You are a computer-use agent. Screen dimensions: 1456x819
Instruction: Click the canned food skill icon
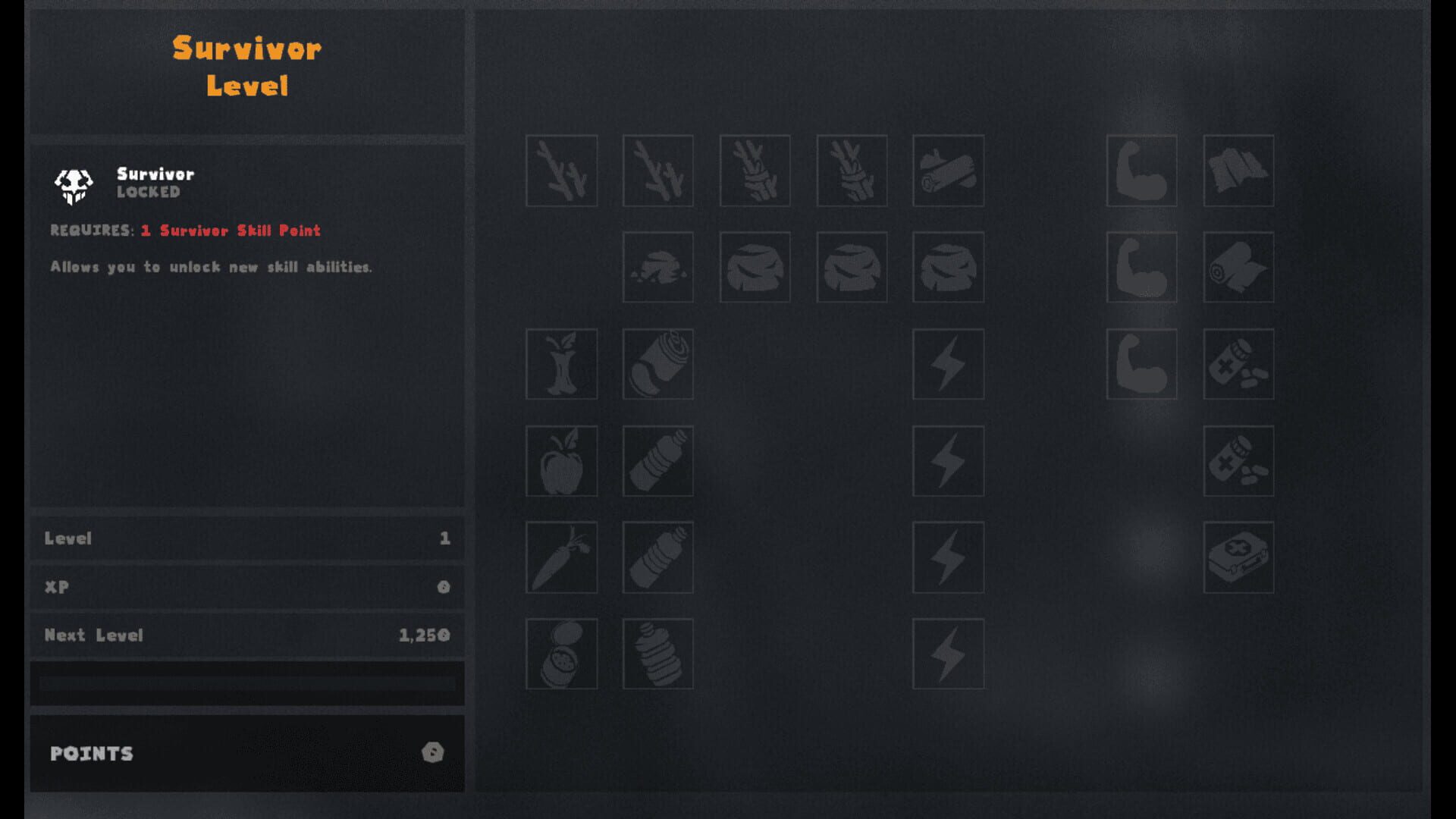(x=561, y=654)
